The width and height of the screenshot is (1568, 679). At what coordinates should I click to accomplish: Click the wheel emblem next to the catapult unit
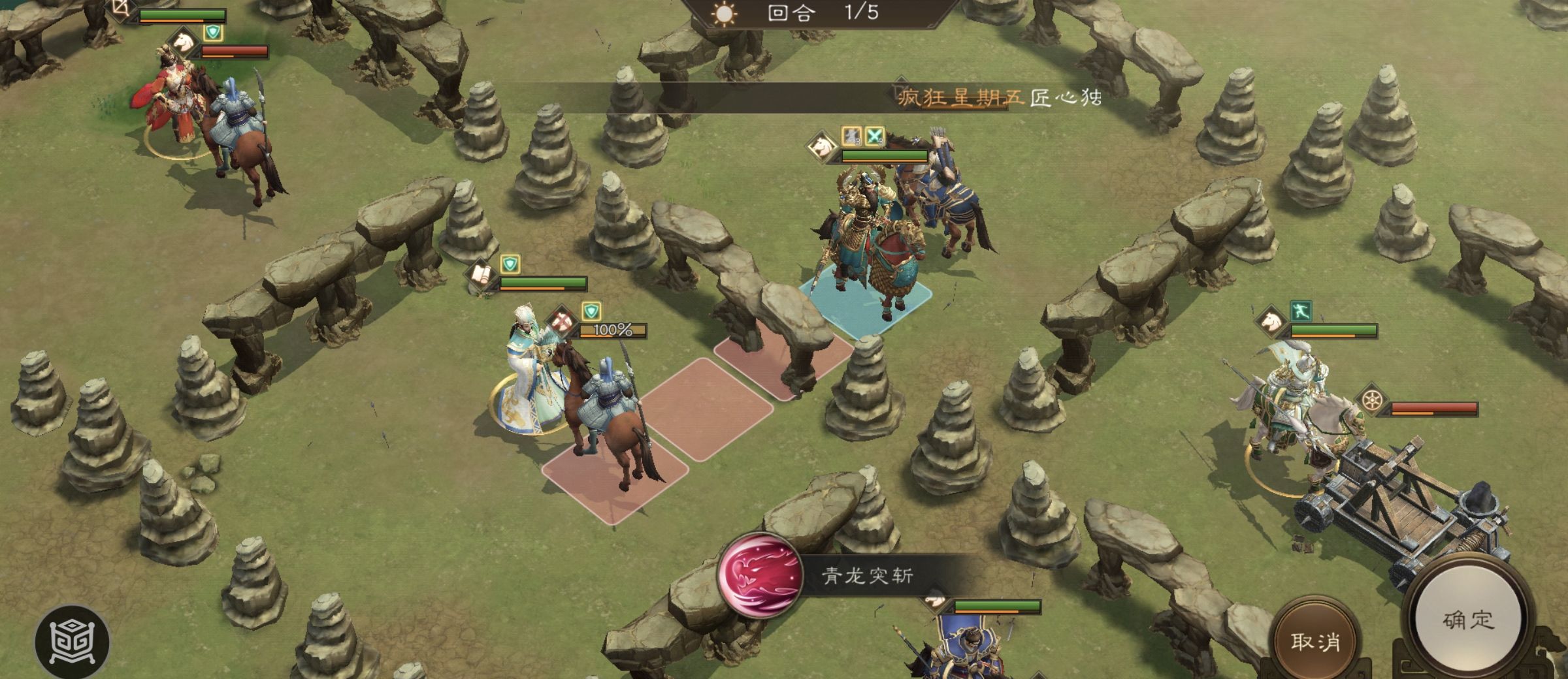point(1371,400)
